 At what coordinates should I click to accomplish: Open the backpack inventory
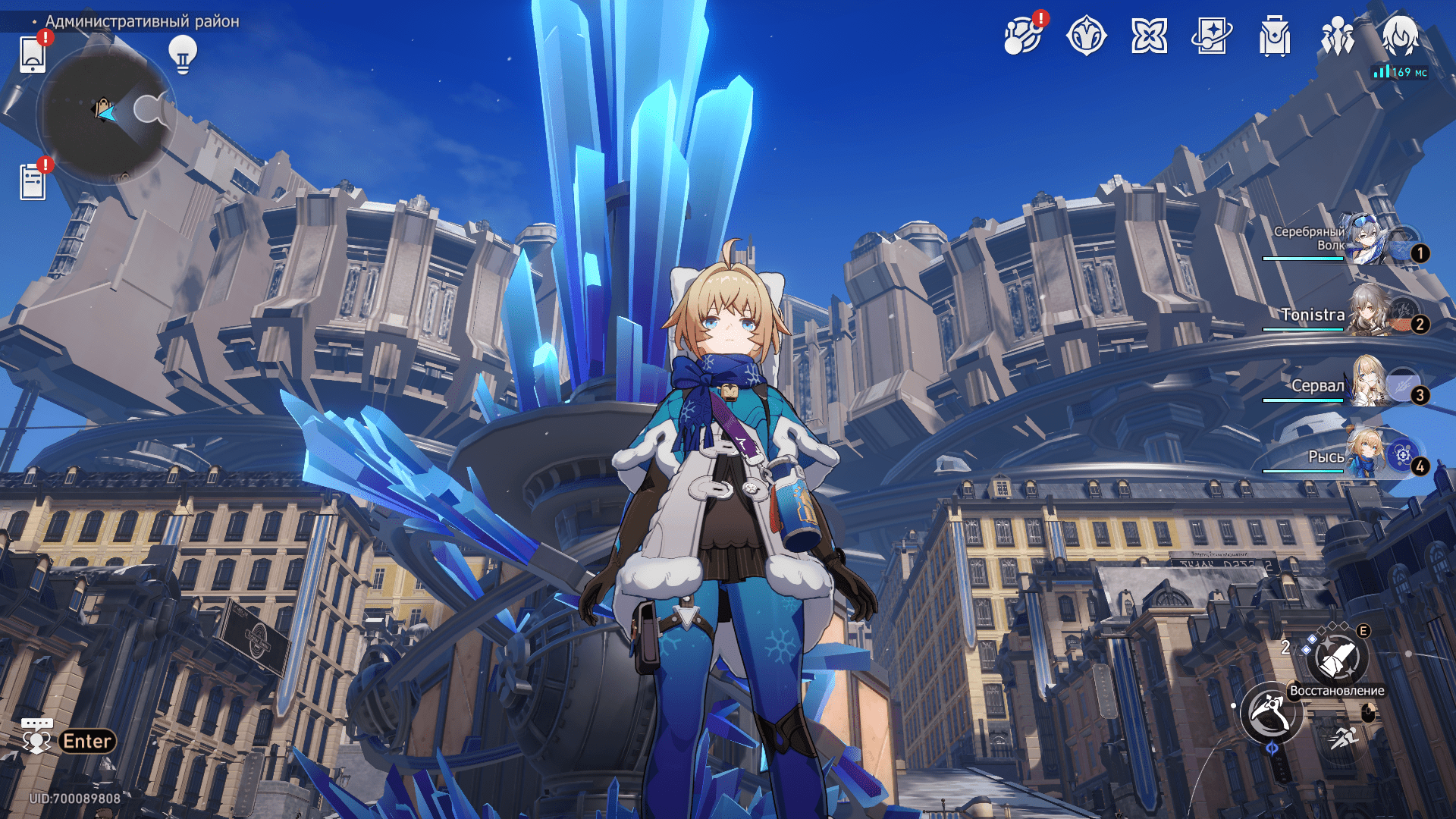point(1274,36)
